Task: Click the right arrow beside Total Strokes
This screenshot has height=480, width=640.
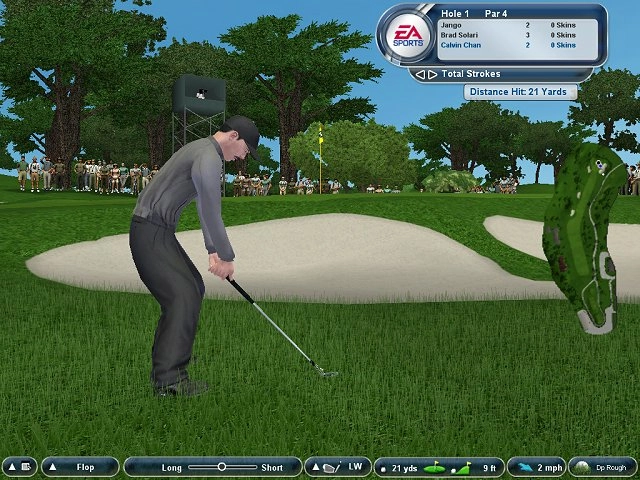Action: point(432,74)
